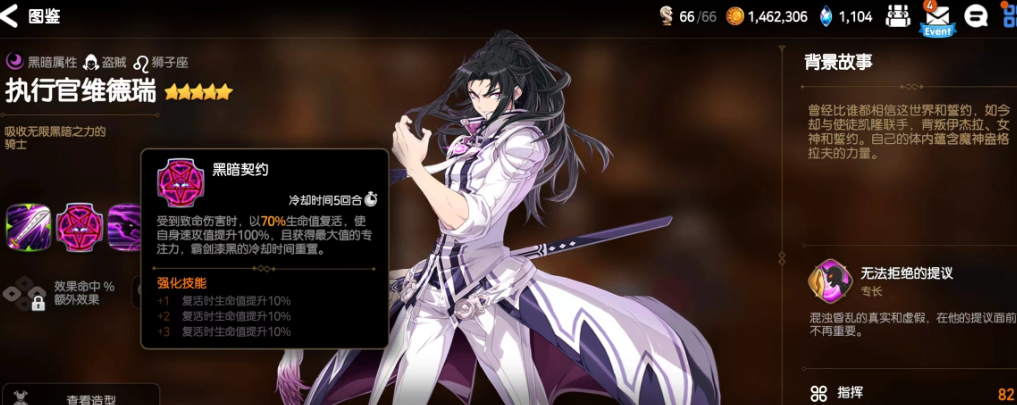Tap the blue crystal currency icon
Viewport: 1017px width, 405px height.
tap(826, 16)
